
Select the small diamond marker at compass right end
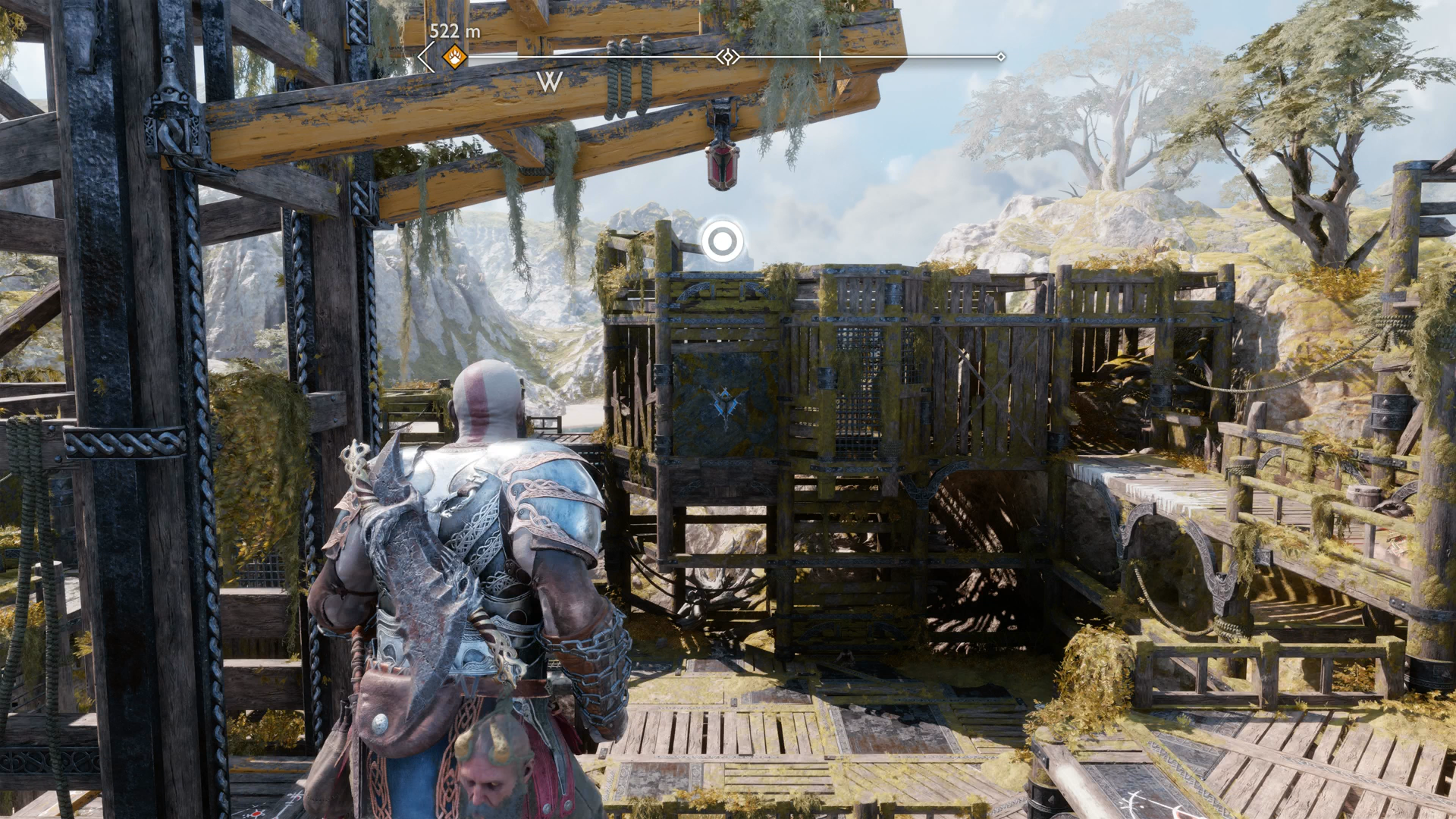point(1003,55)
